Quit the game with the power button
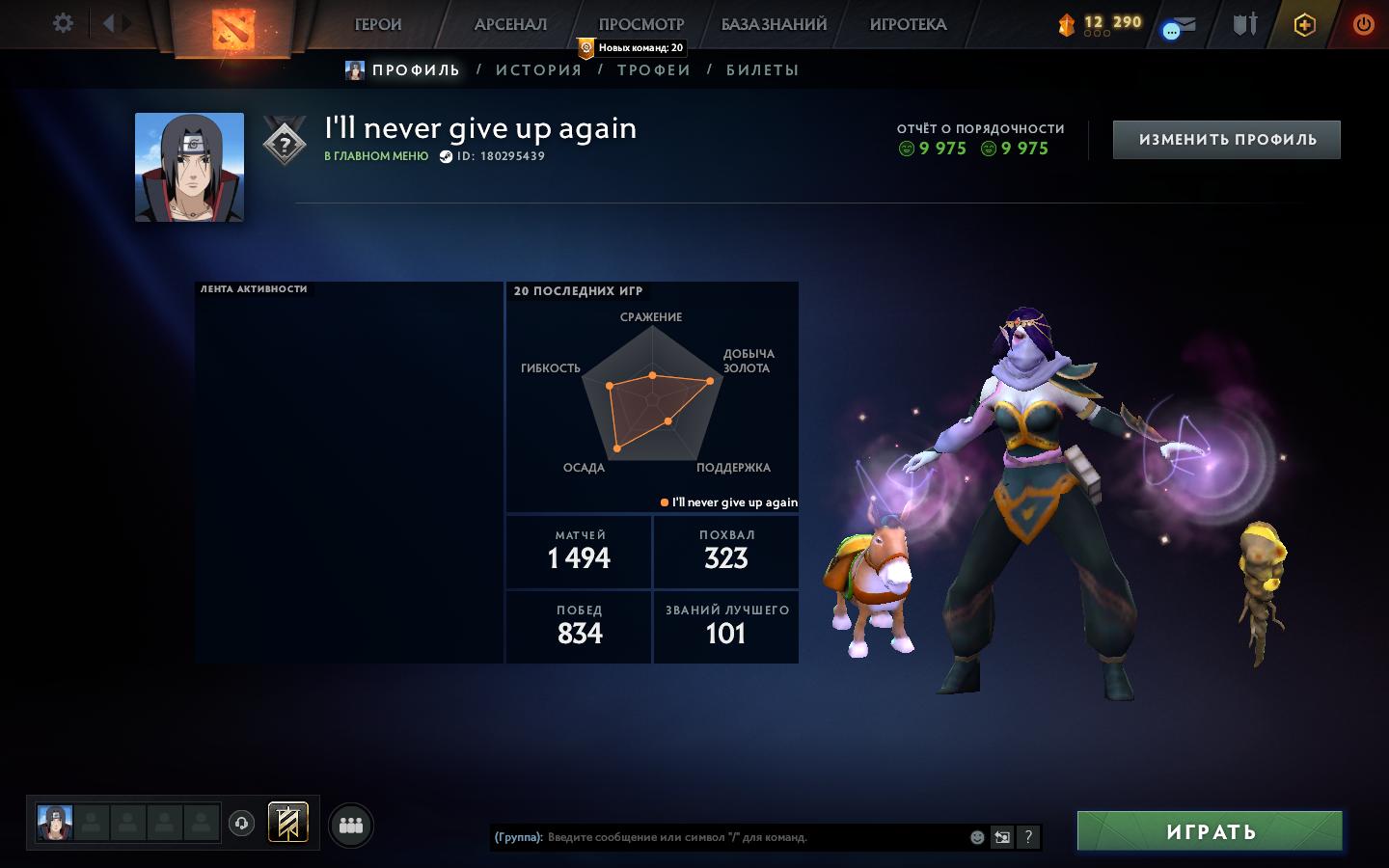Viewport: 1389px width, 868px height. (x=1363, y=24)
